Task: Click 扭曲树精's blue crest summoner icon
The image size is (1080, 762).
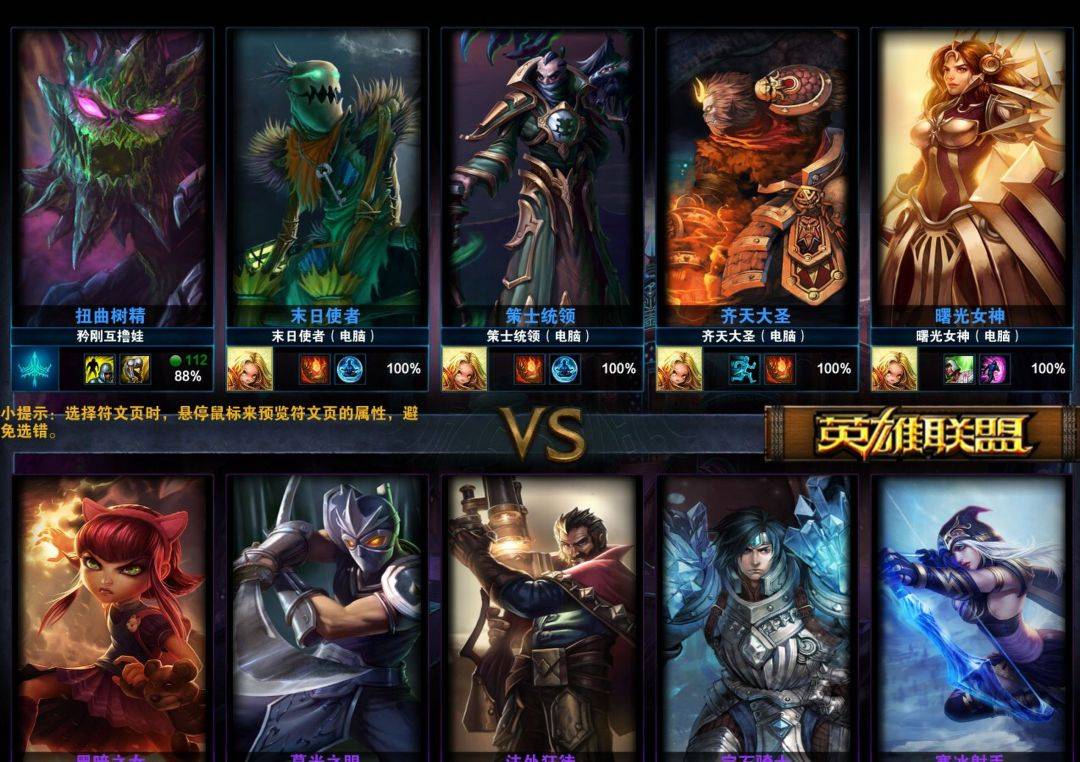Action: pyautogui.click(x=34, y=369)
